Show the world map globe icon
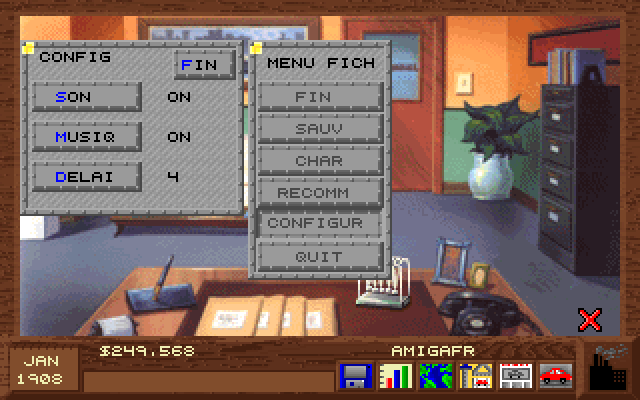This screenshot has height=400, width=640. 435,376
